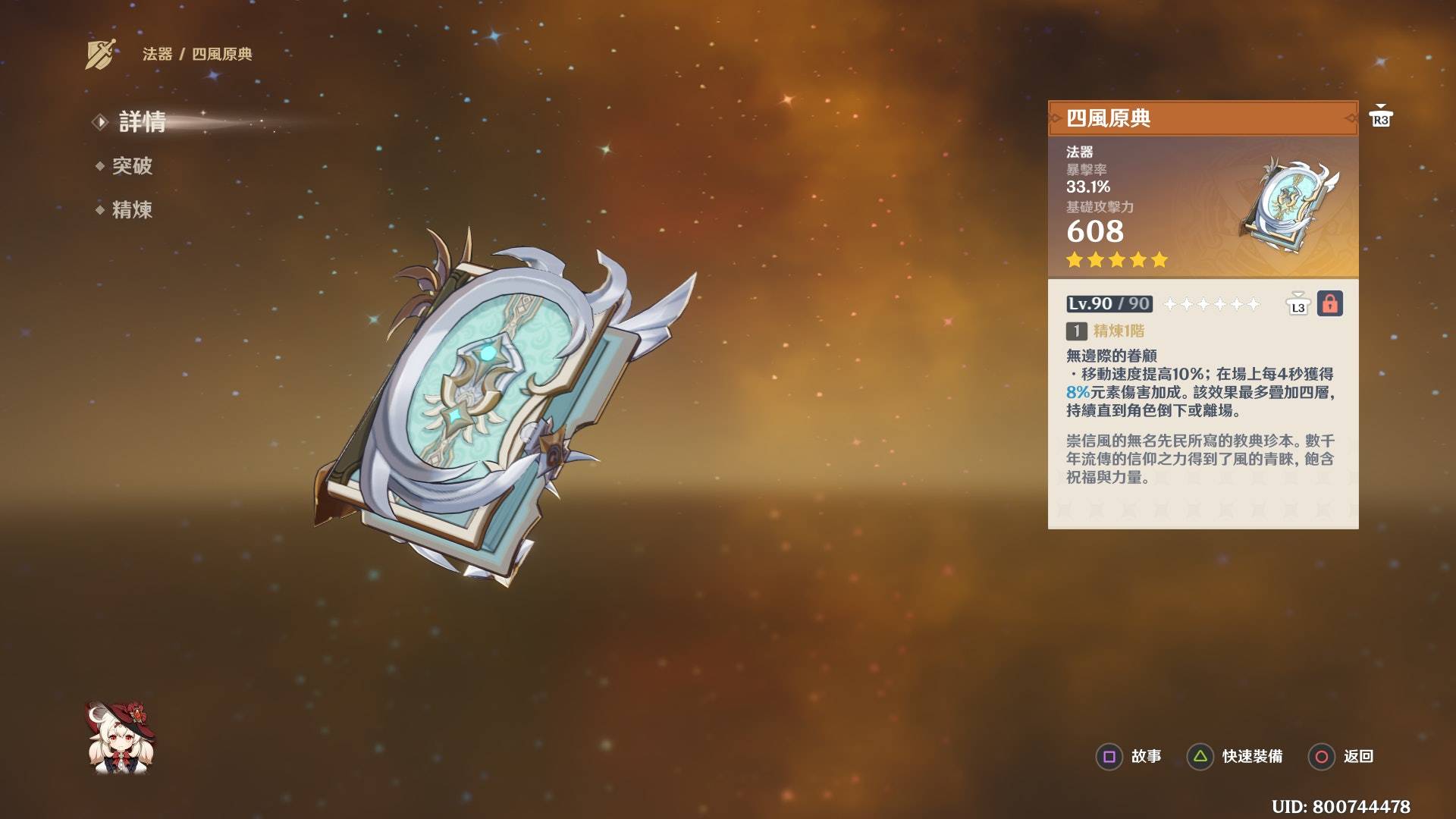Click the 四風原典 weapon thumbnail image
Screen dimensions: 1456x819
point(1288,206)
